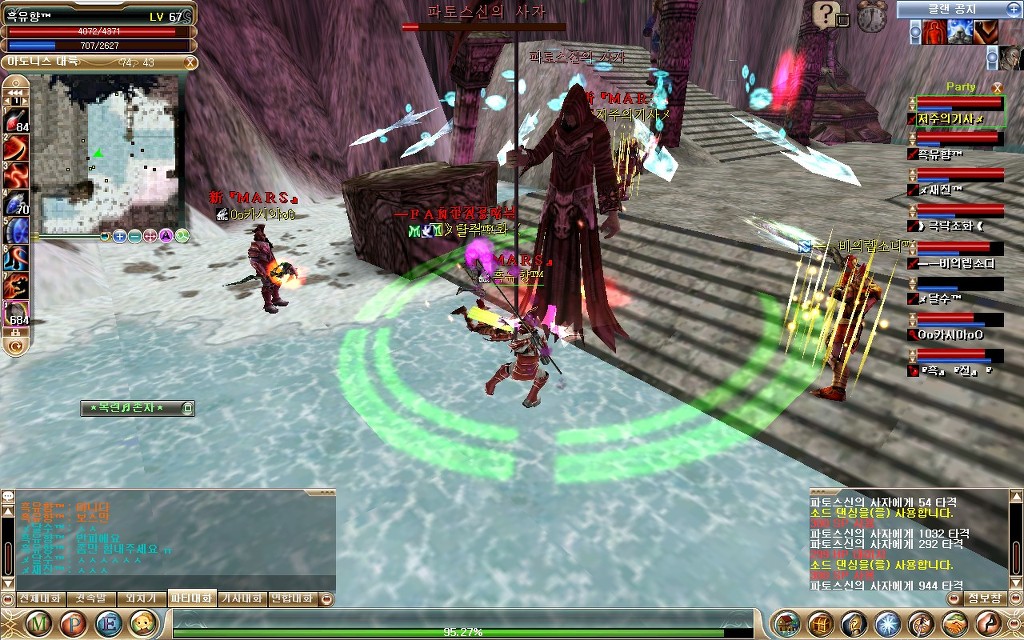
Task: Open help with the question mark icon
Action: pos(825,14)
